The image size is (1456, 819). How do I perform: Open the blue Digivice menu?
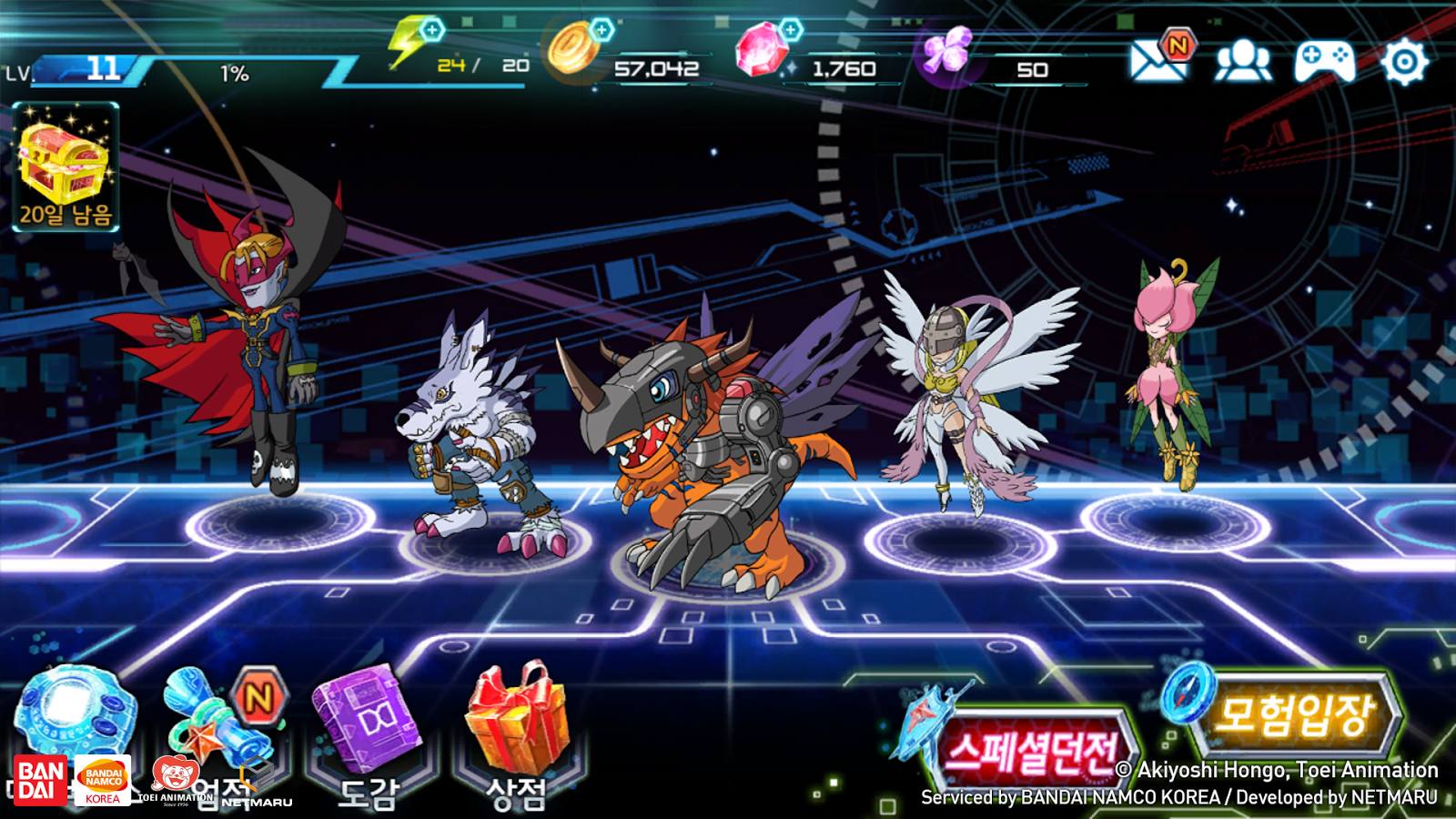pyautogui.click(x=75, y=714)
